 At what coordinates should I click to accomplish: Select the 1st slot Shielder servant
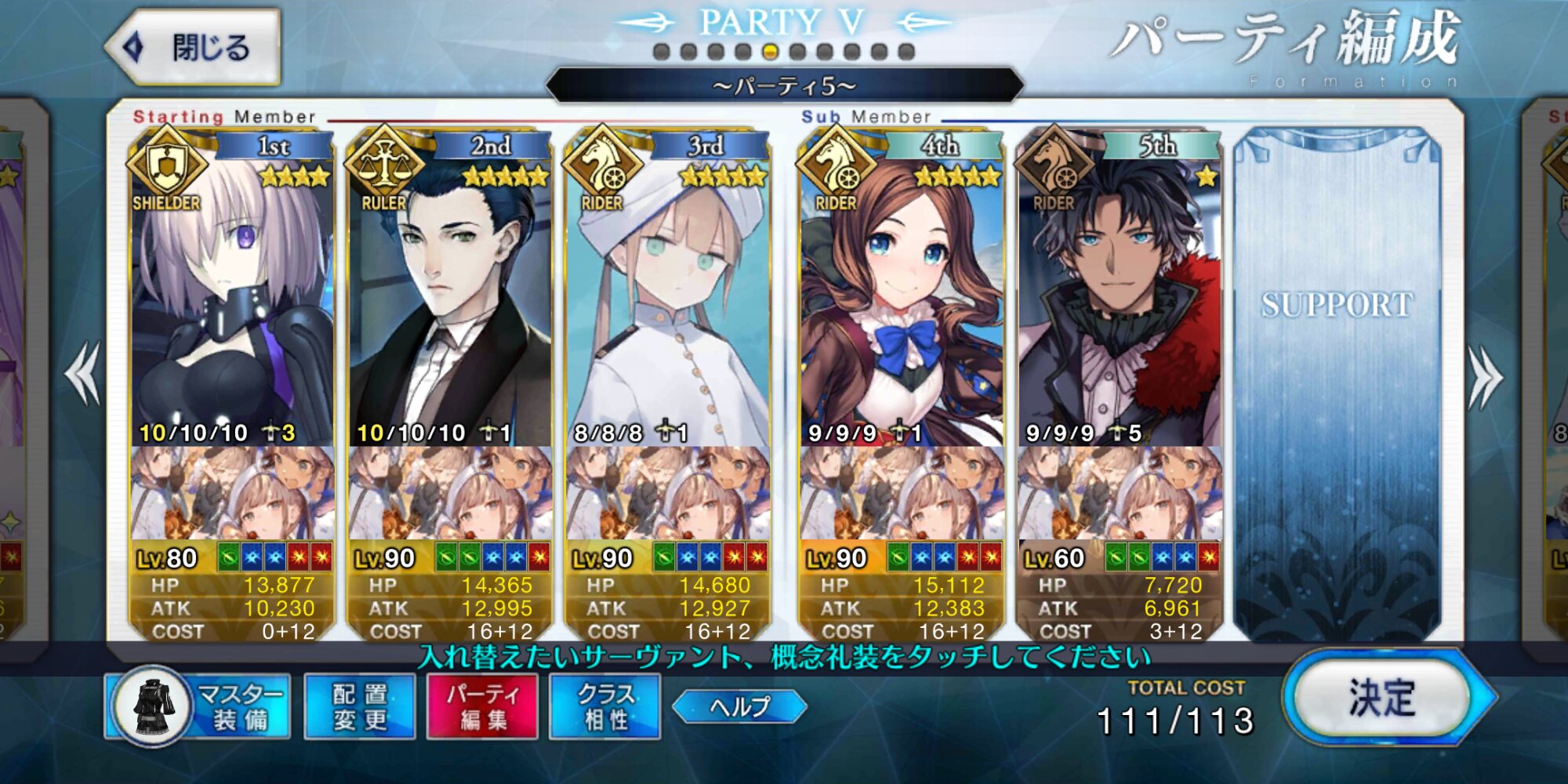(232, 298)
